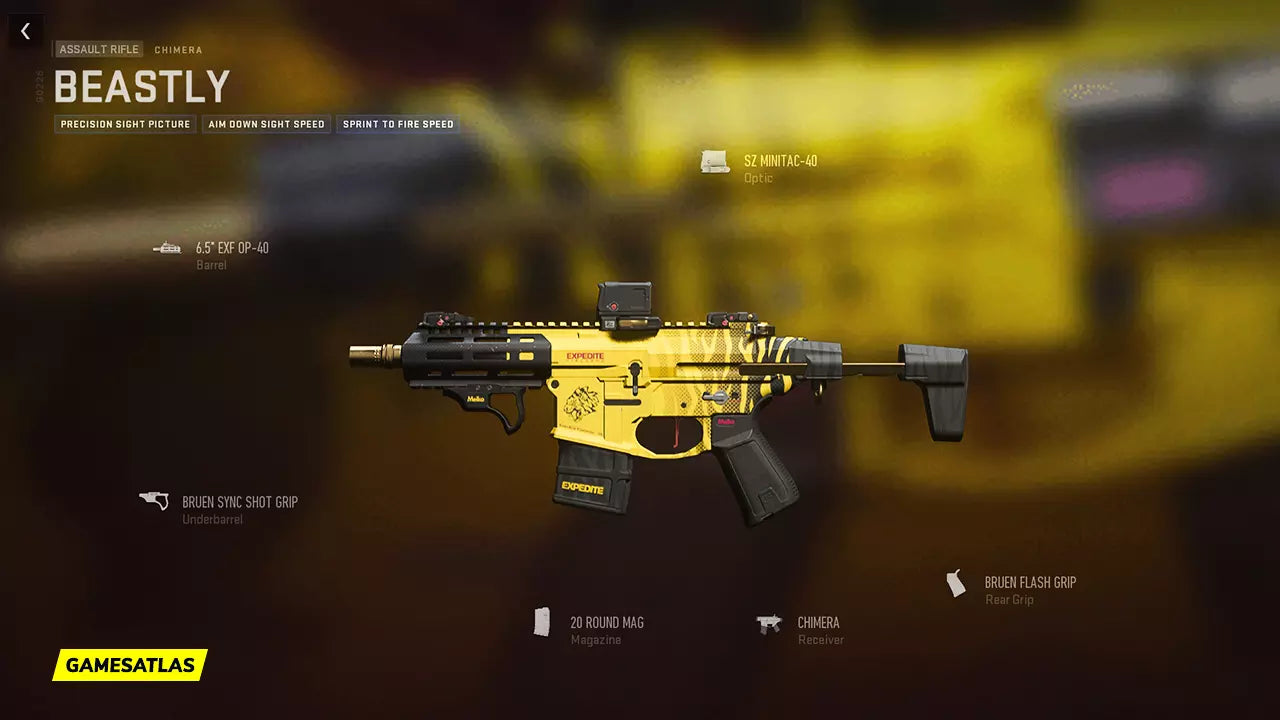
Task: Go back using the top-left arrow
Action: tap(25, 31)
